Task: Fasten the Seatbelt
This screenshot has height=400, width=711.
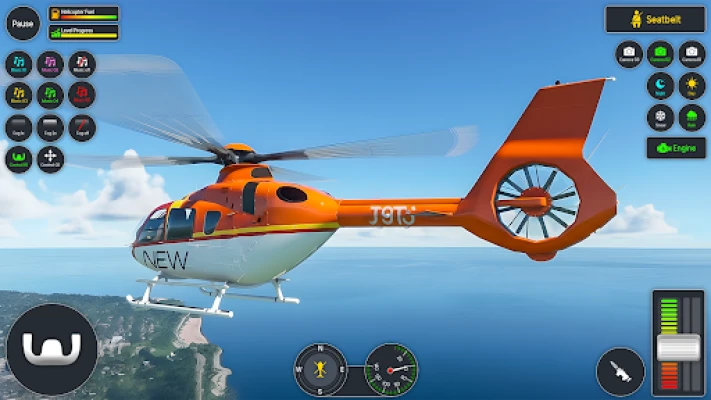Action: click(655, 19)
